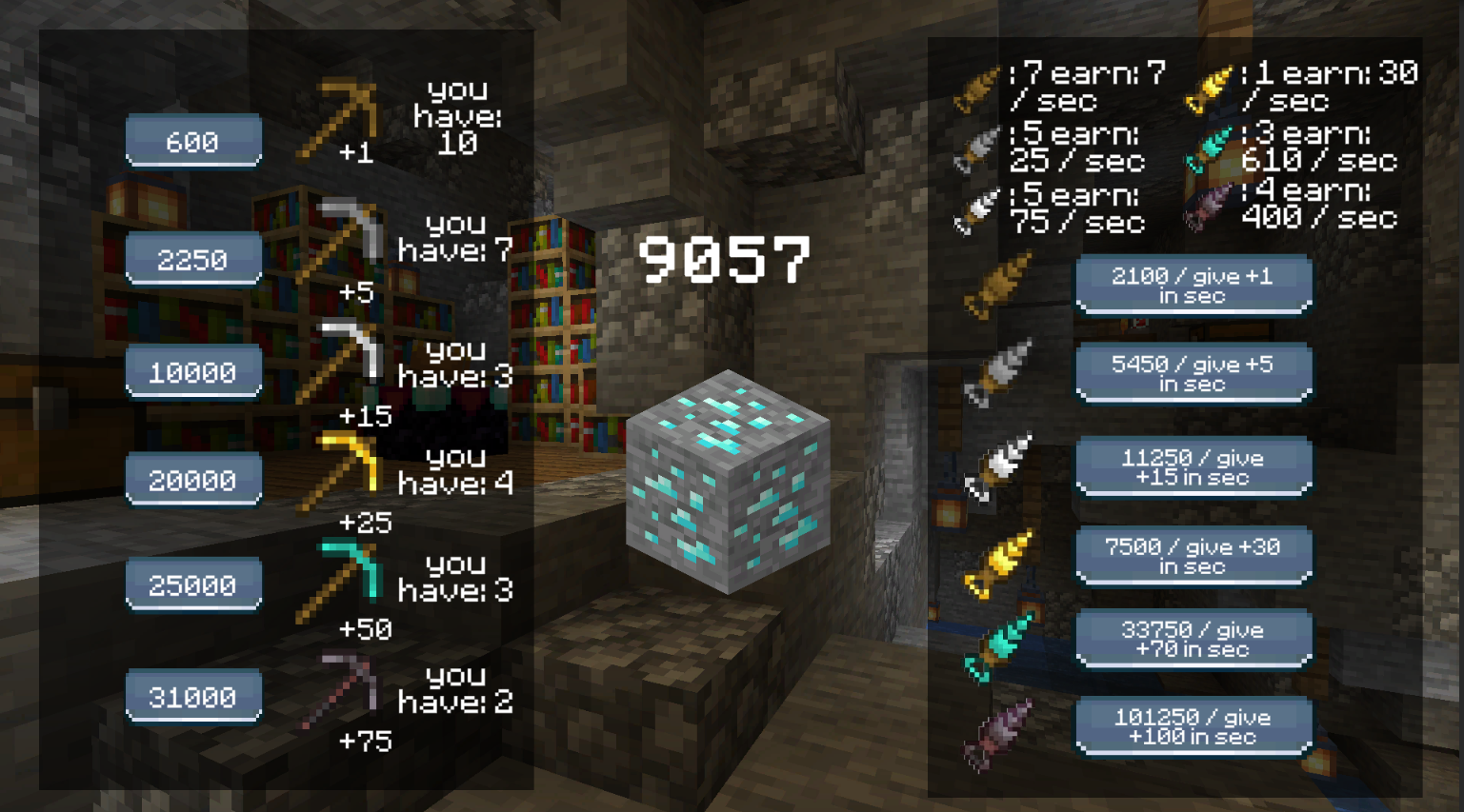Buy the 10000 pickaxe upgrade
1464x812 pixels.
tap(192, 371)
